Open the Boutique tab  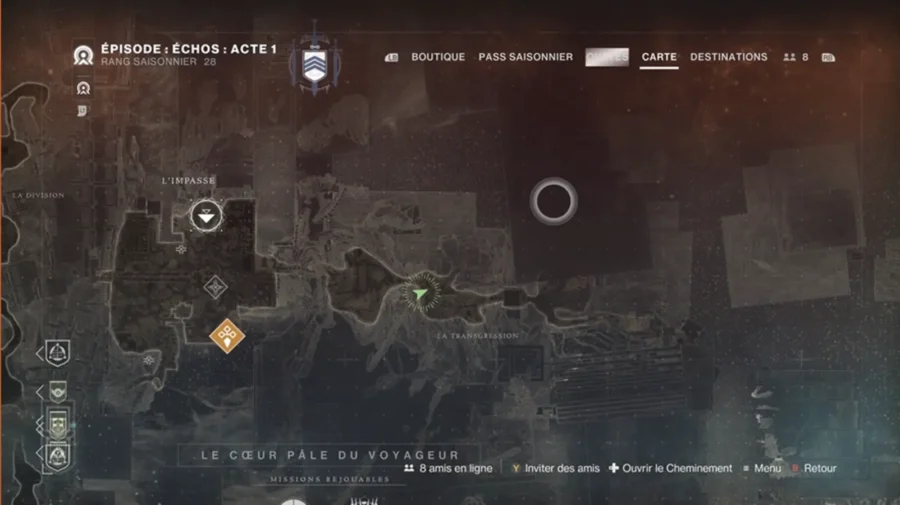(438, 57)
